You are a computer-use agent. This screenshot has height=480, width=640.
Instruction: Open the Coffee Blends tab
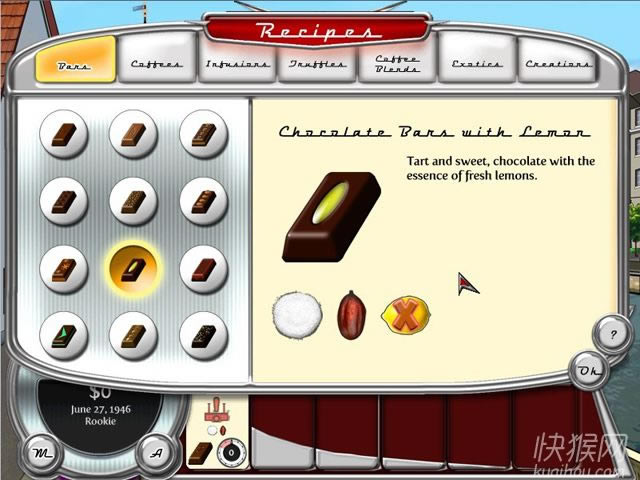tap(397, 63)
